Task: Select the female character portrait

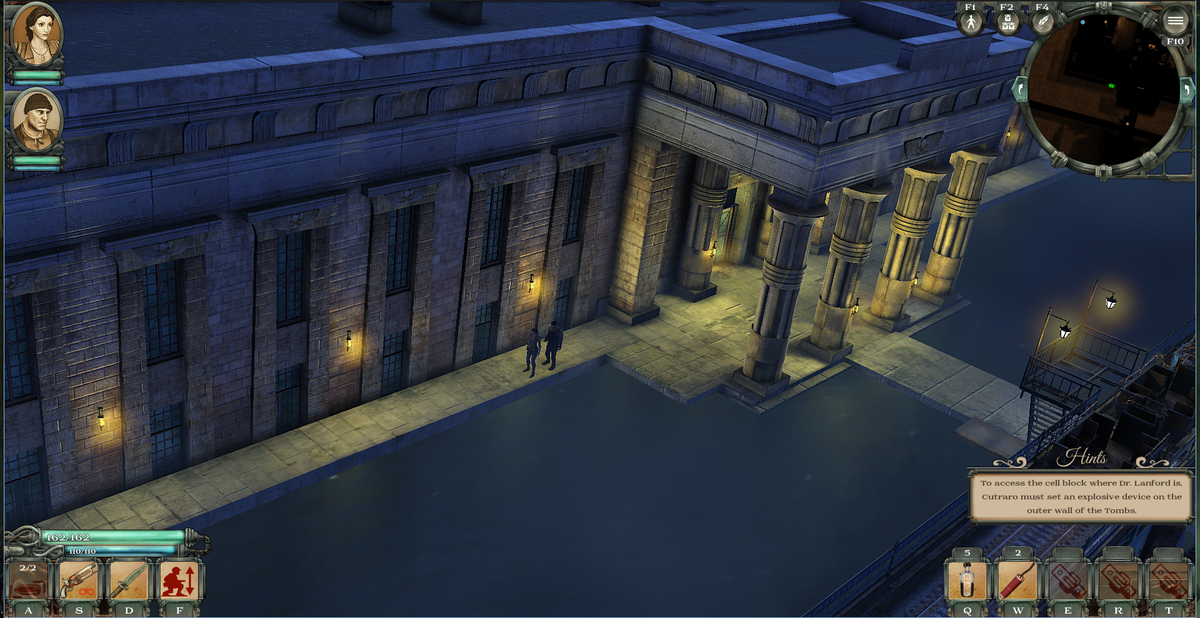Action: click(x=36, y=34)
